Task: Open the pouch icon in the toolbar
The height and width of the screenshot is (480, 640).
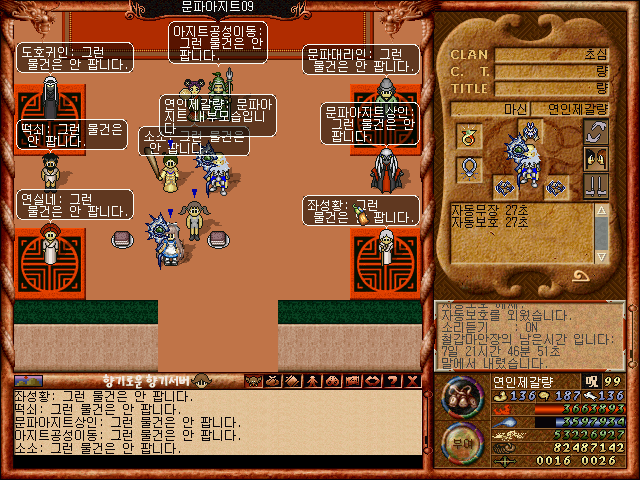Action: coord(273,380)
